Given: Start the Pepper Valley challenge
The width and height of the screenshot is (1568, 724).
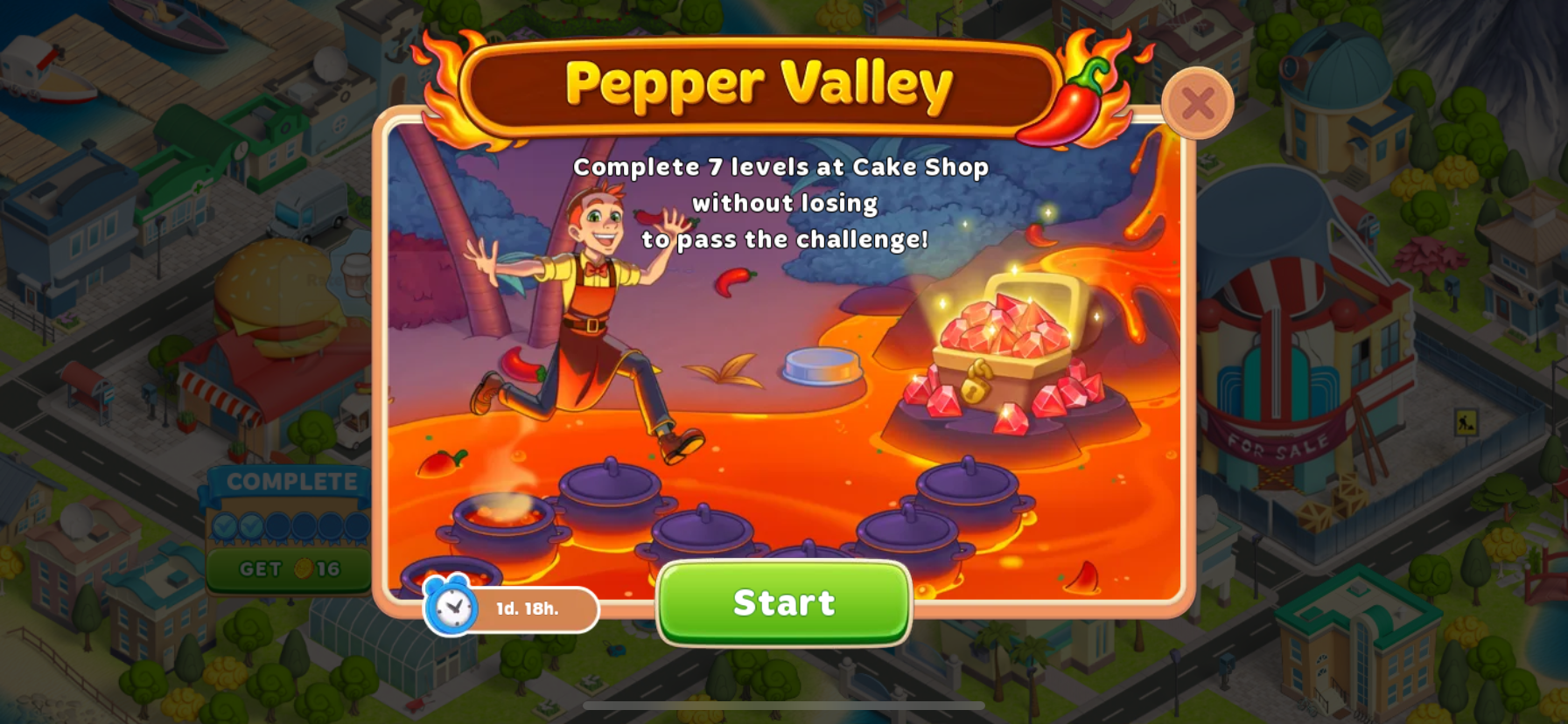Looking at the screenshot, I should (x=784, y=603).
